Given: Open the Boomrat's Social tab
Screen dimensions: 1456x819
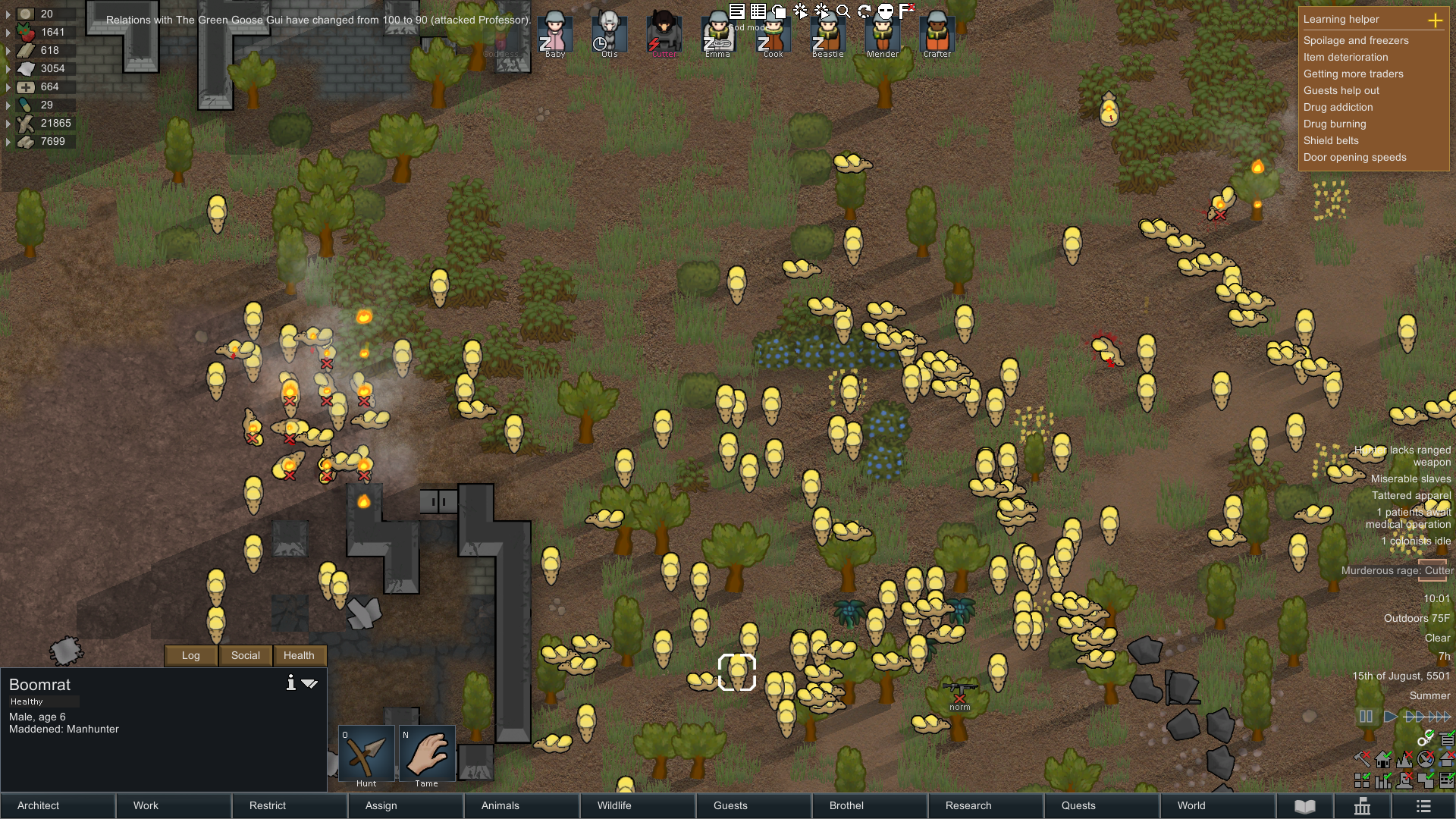Looking at the screenshot, I should click(x=245, y=656).
